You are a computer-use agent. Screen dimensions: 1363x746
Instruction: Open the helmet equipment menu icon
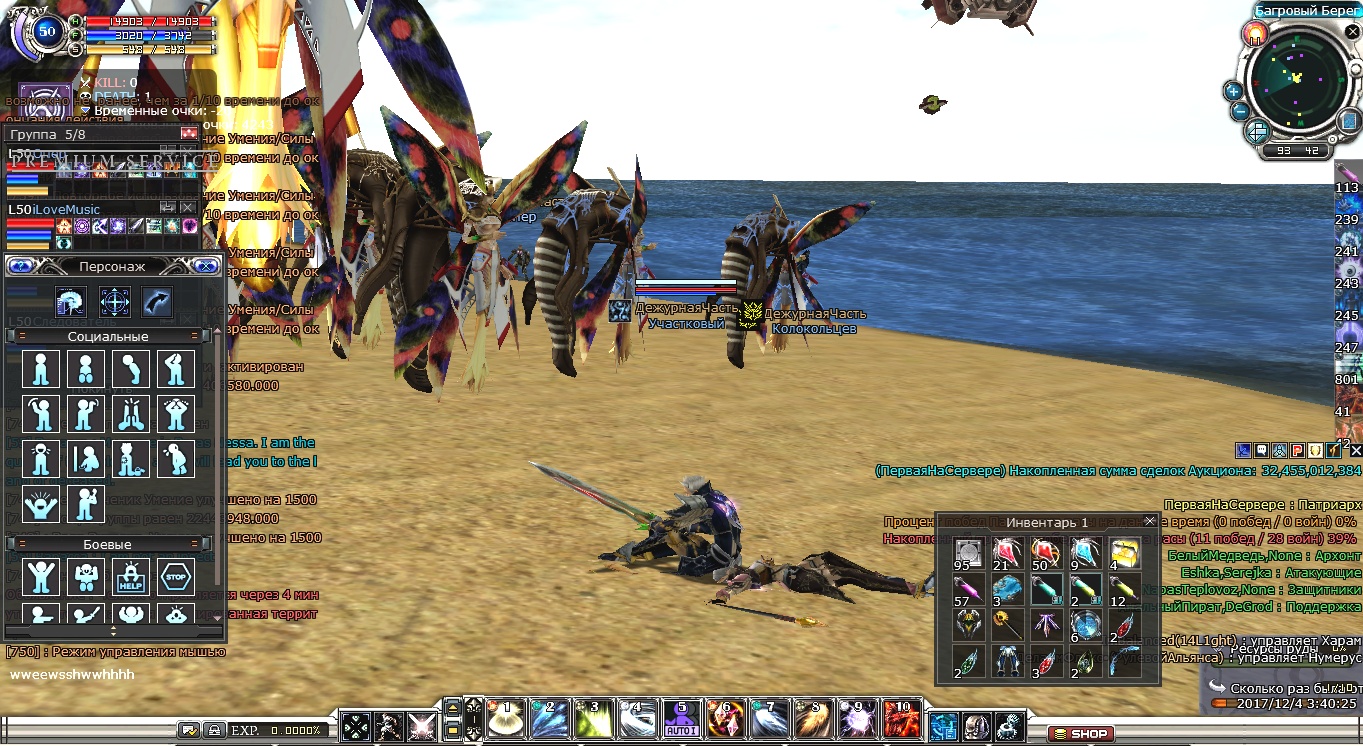tap(975, 726)
